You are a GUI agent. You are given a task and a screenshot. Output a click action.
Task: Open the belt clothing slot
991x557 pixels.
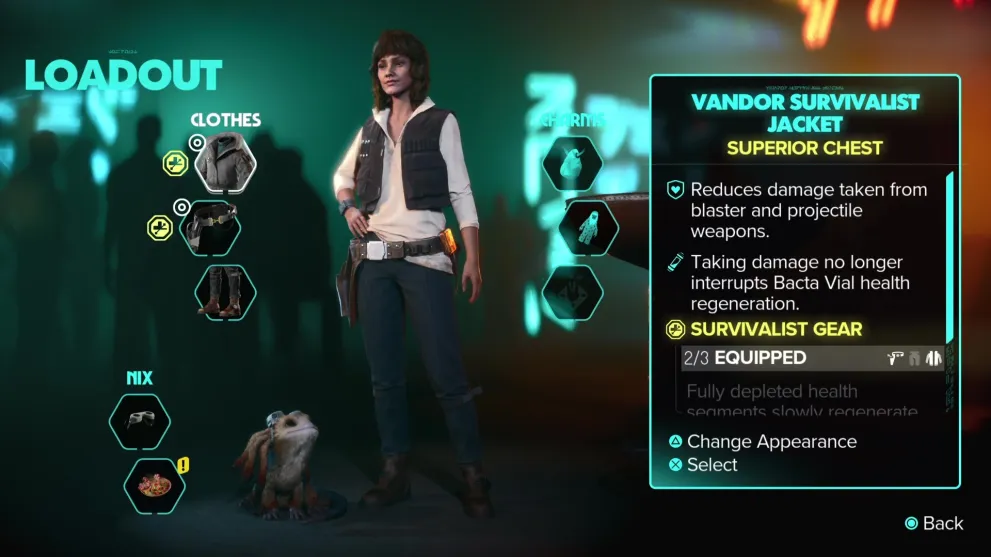coord(212,229)
